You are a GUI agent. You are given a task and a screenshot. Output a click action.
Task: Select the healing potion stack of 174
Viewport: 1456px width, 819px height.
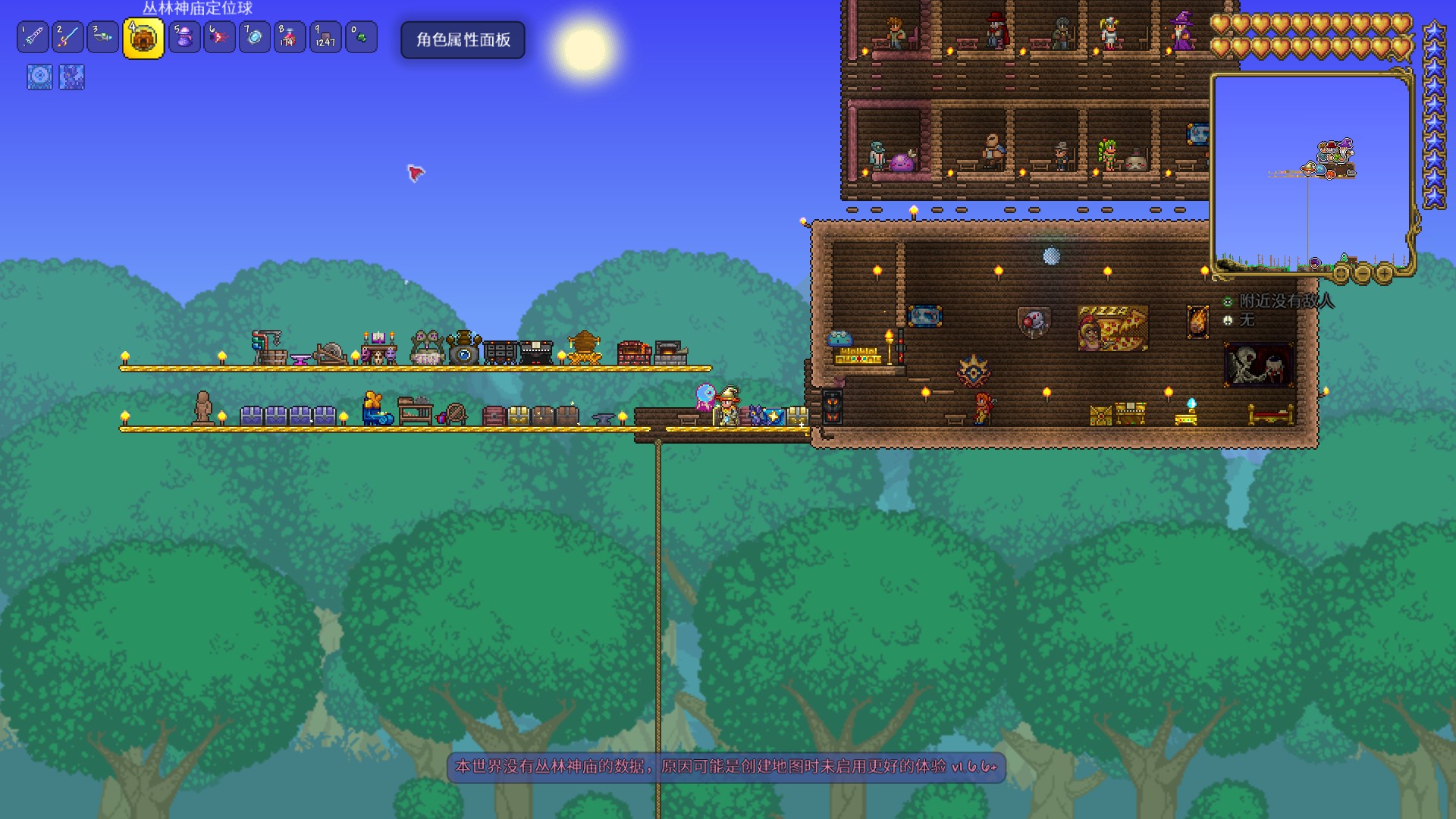[290, 37]
